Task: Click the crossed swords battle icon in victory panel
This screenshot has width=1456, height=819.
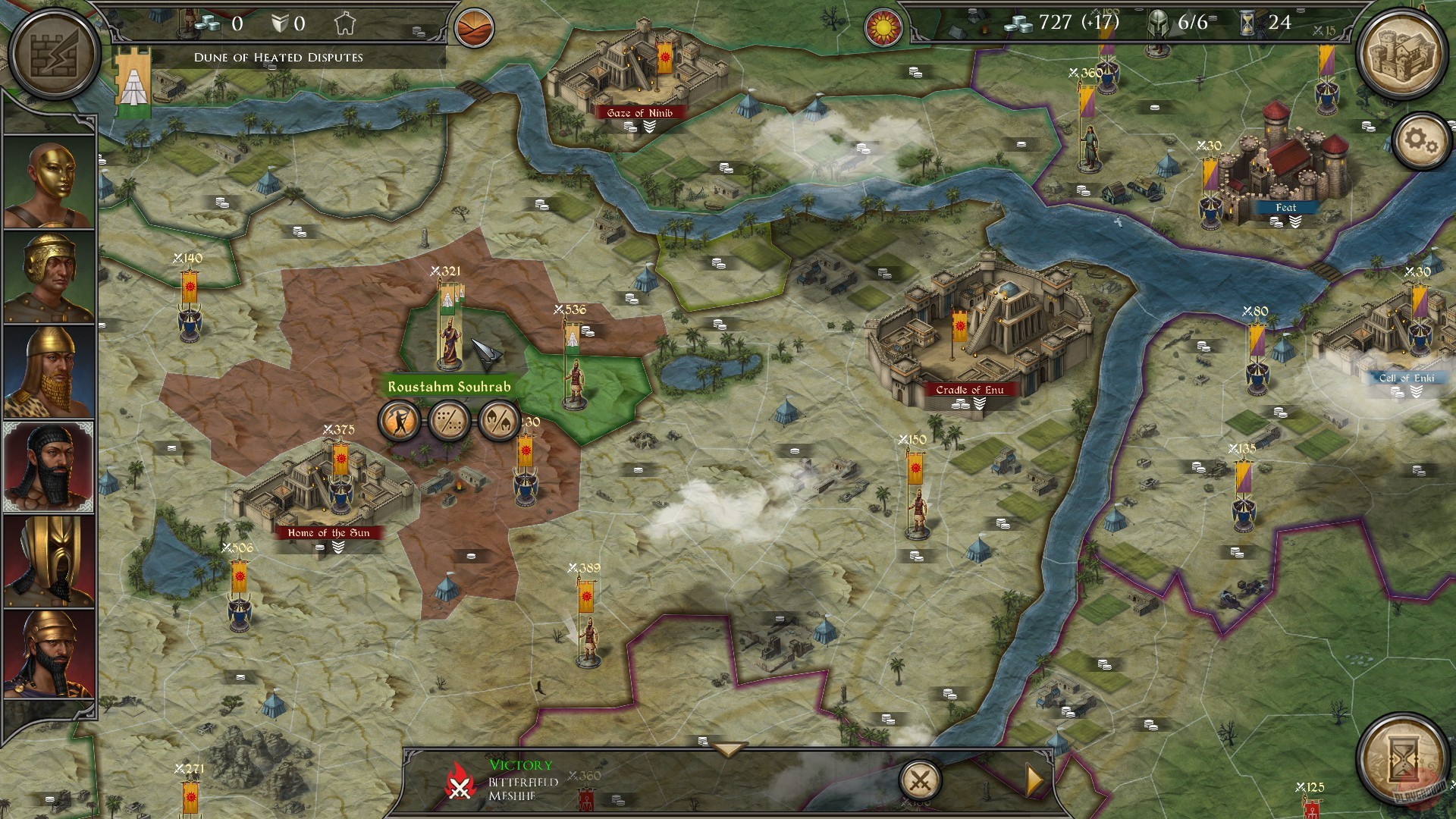Action: pyautogui.click(x=922, y=779)
